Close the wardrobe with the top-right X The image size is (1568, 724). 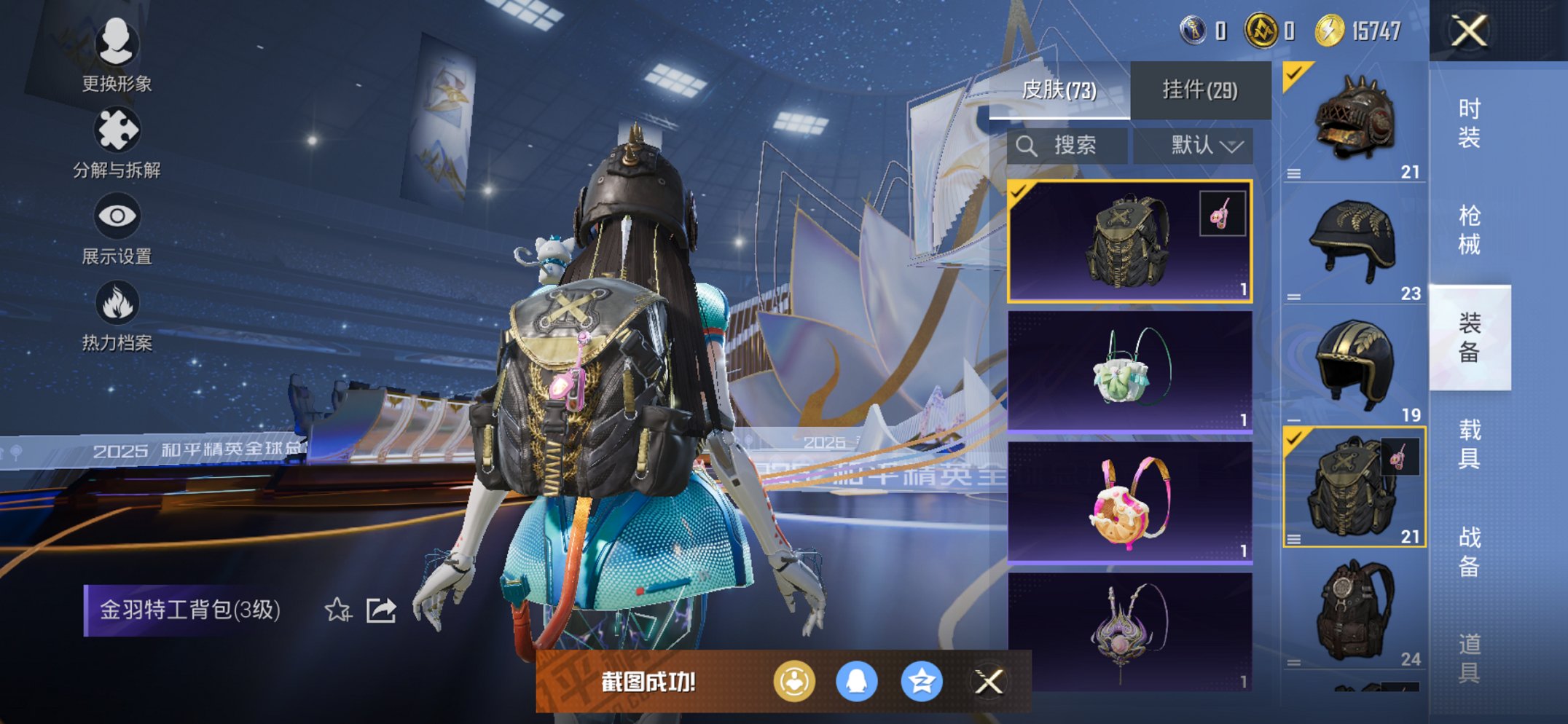pos(1468,31)
